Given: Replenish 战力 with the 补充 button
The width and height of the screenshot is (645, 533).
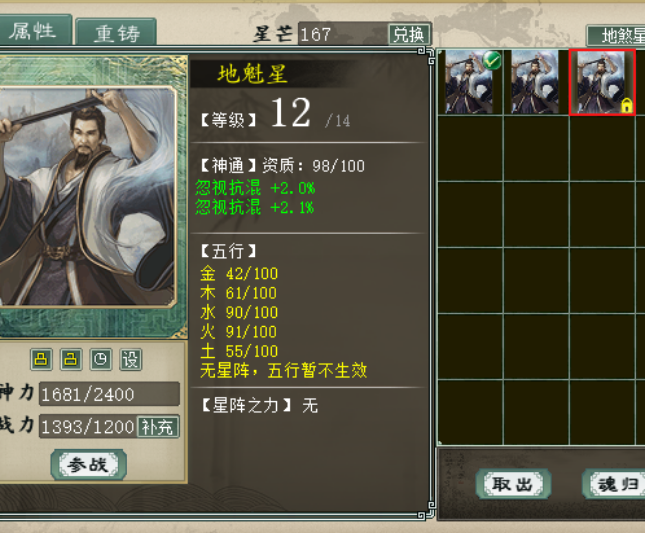Looking at the screenshot, I should click(158, 426).
